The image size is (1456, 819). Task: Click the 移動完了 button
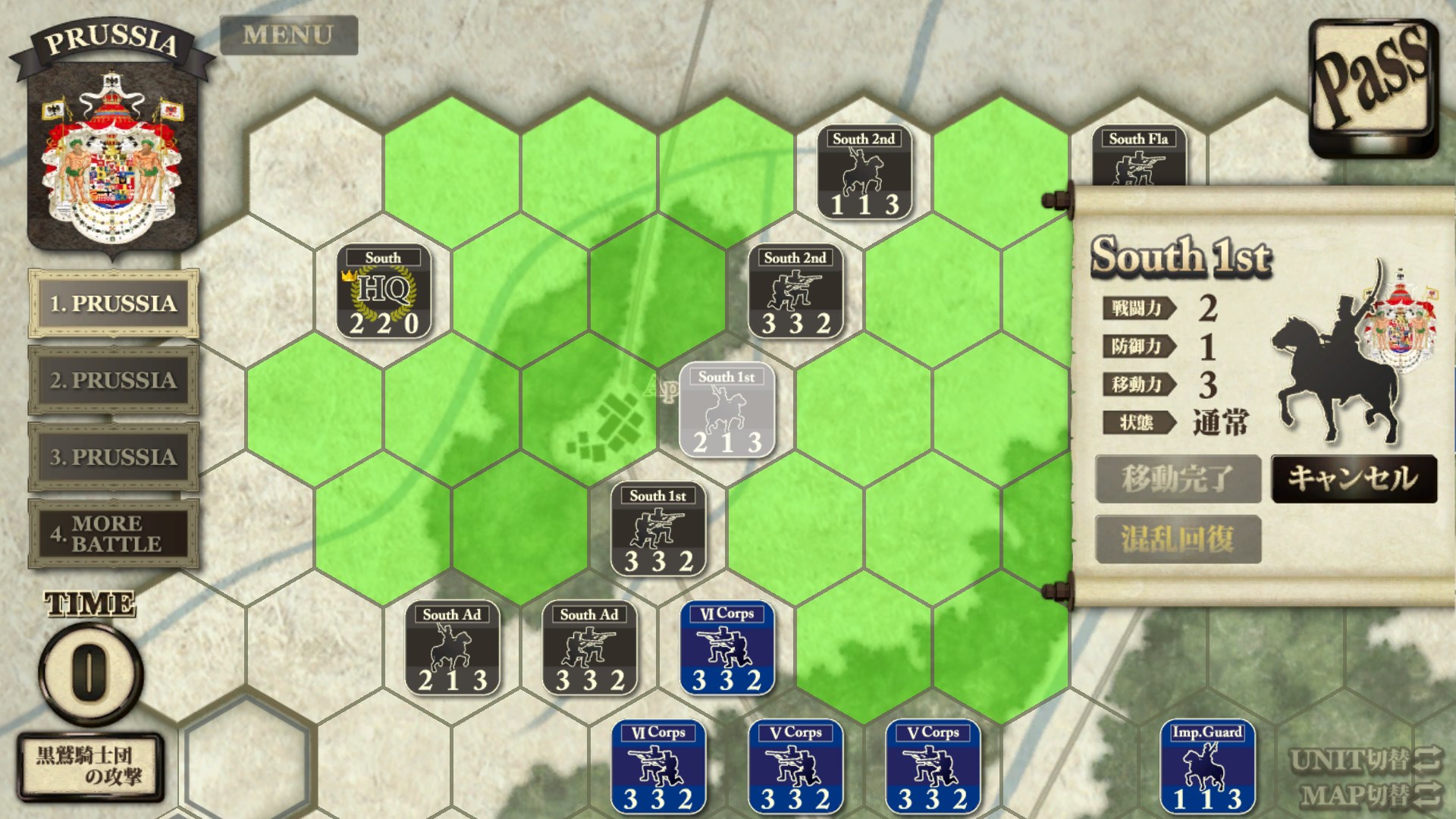[1178, 479]
